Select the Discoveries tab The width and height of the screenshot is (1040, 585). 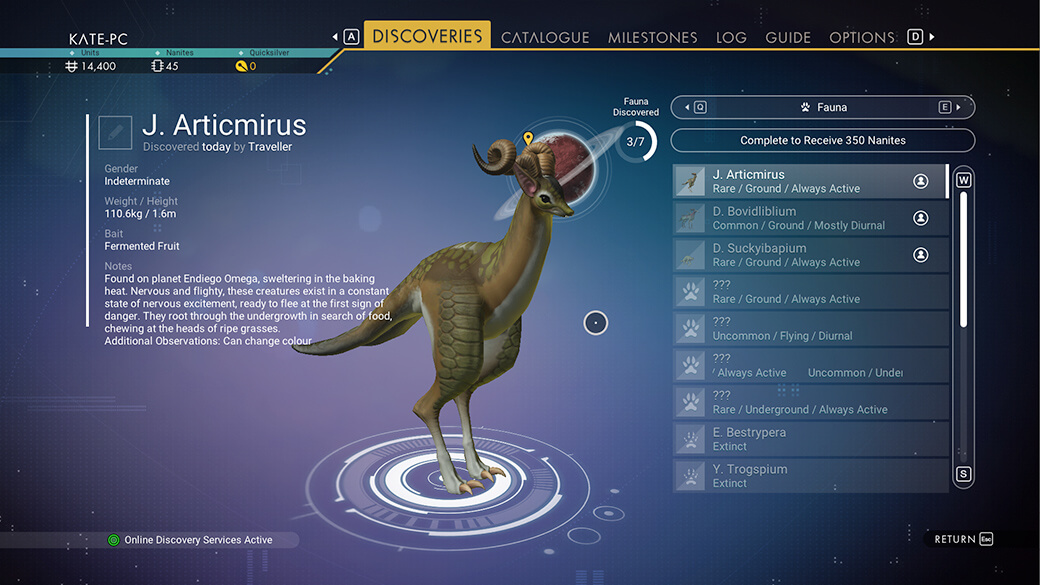[427, 36]
